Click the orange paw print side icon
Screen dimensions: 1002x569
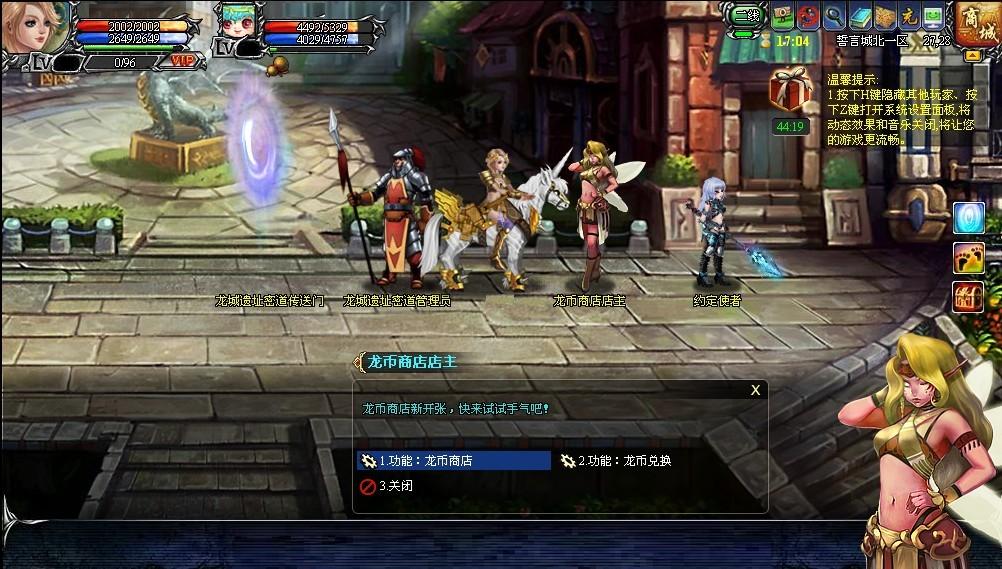click(968, 257)
